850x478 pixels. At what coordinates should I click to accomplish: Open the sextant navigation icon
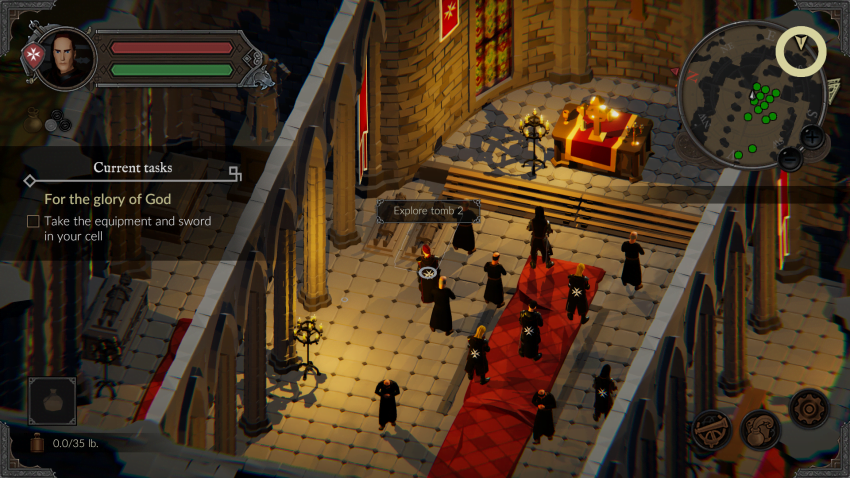[x=712, y=429]
